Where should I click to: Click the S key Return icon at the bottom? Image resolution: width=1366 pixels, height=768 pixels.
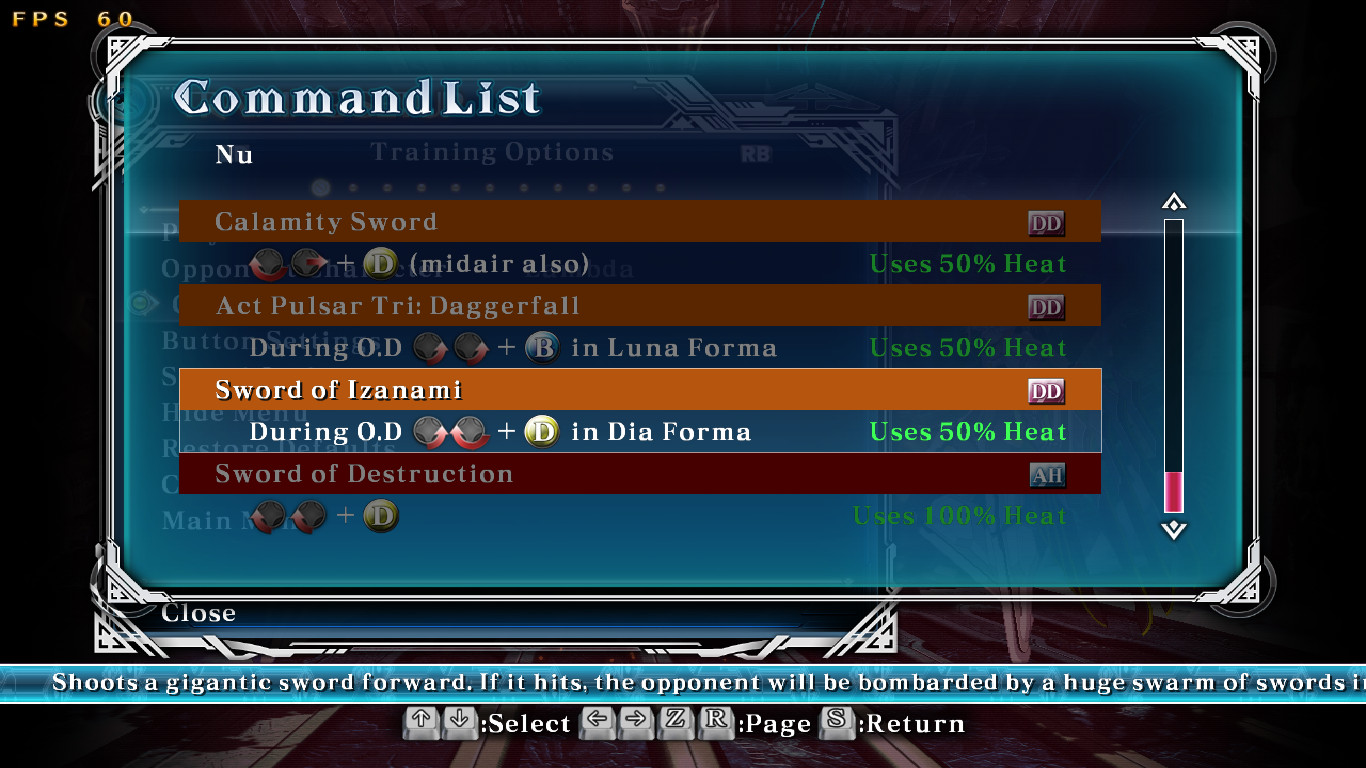pyautogui.click(x=839, y=723)
